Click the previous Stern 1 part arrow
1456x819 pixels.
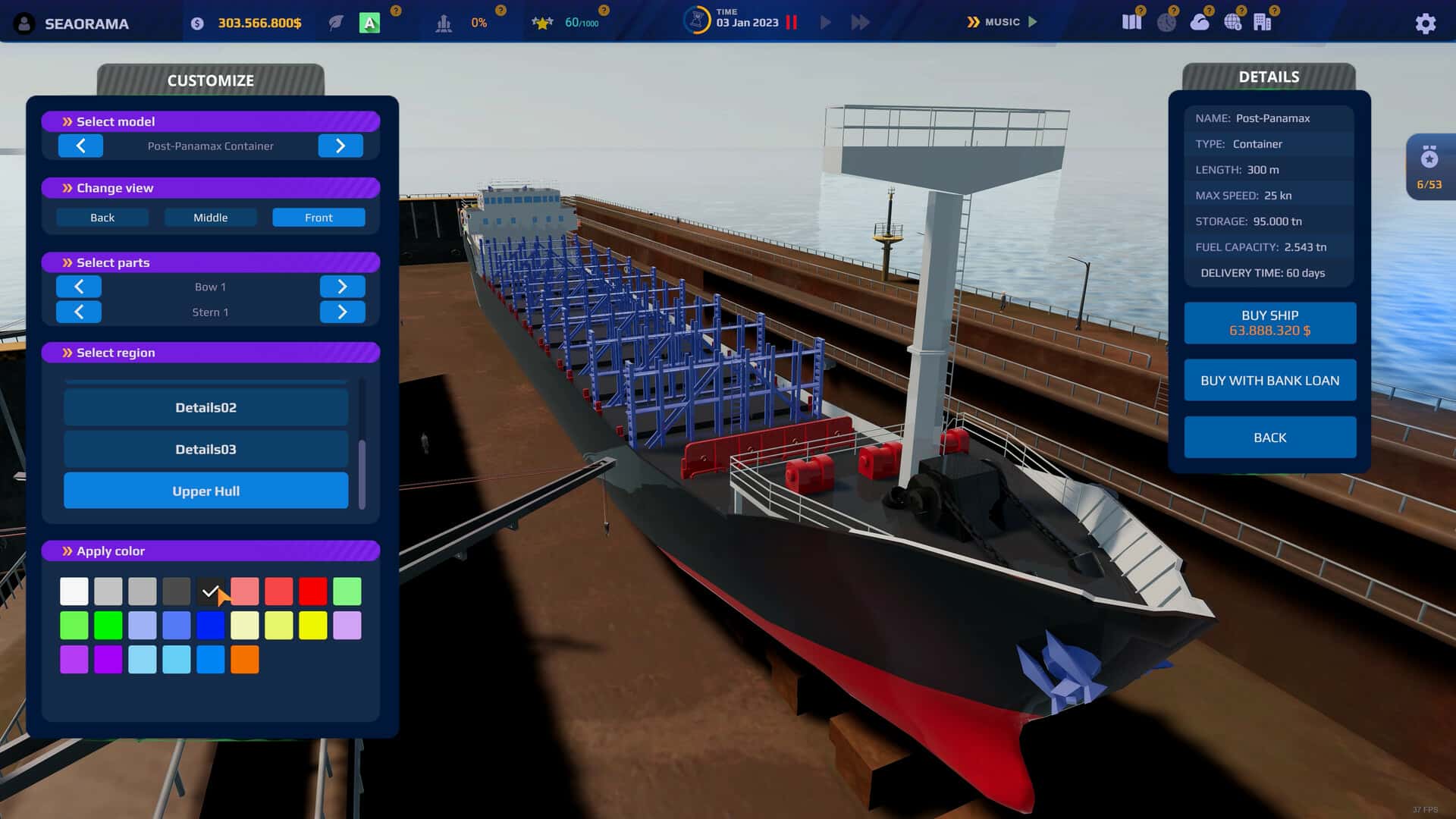[79, 312]
